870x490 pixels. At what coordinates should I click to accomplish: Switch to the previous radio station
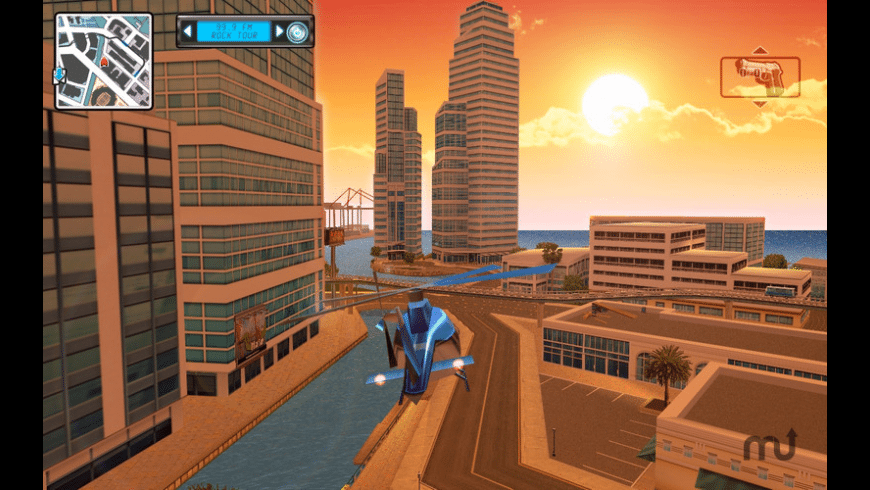(x=187, y=31)
